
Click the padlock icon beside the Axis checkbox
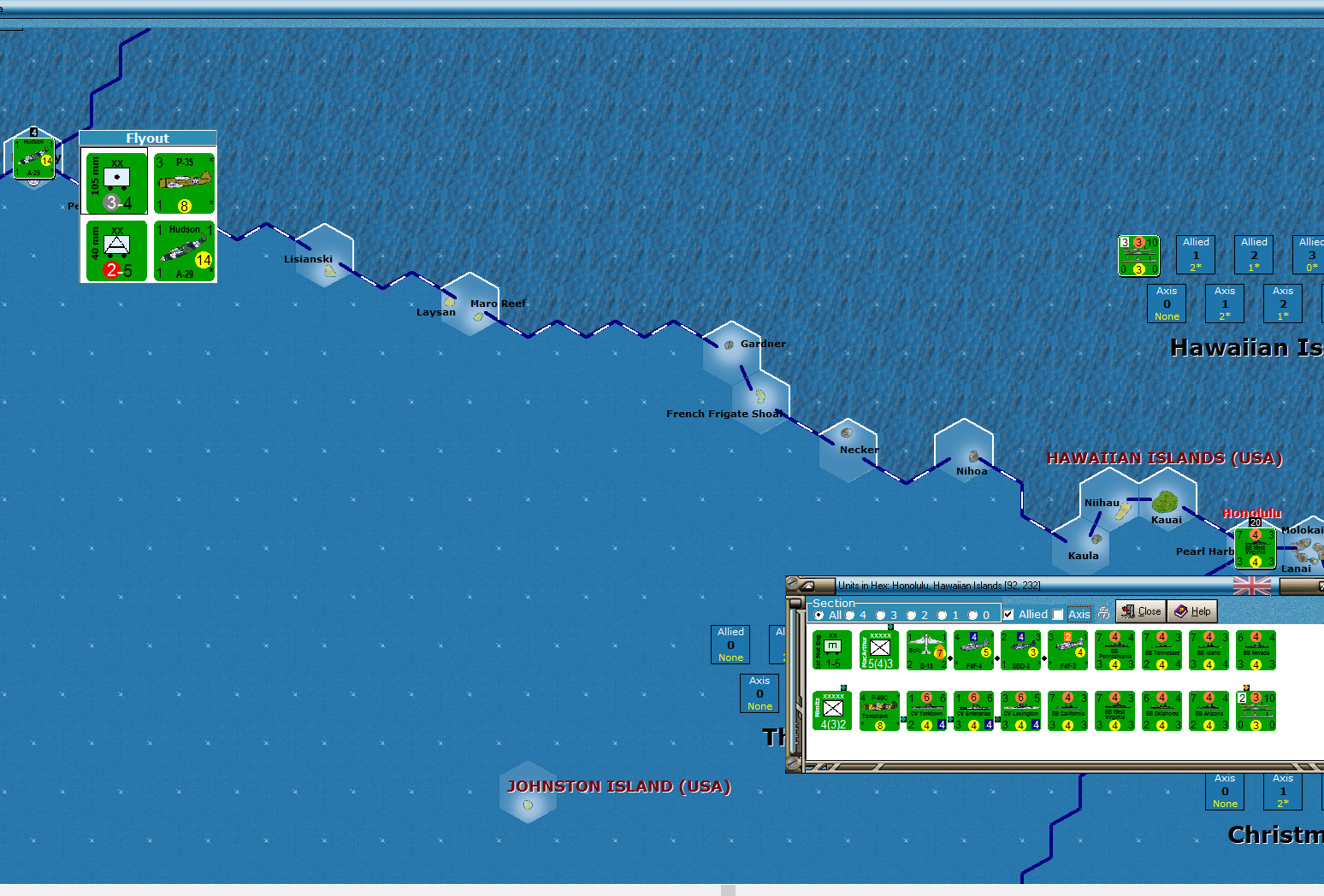coord(1104,613)
